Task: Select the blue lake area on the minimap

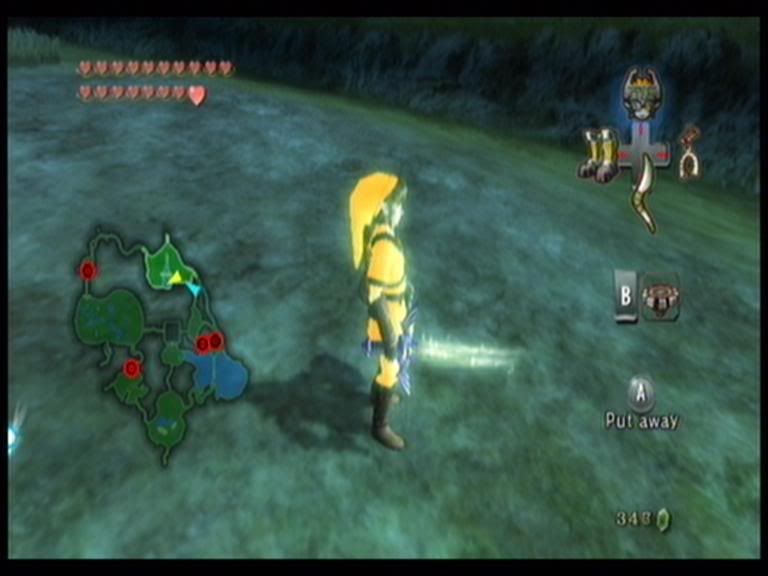Action: click(220, 377)
